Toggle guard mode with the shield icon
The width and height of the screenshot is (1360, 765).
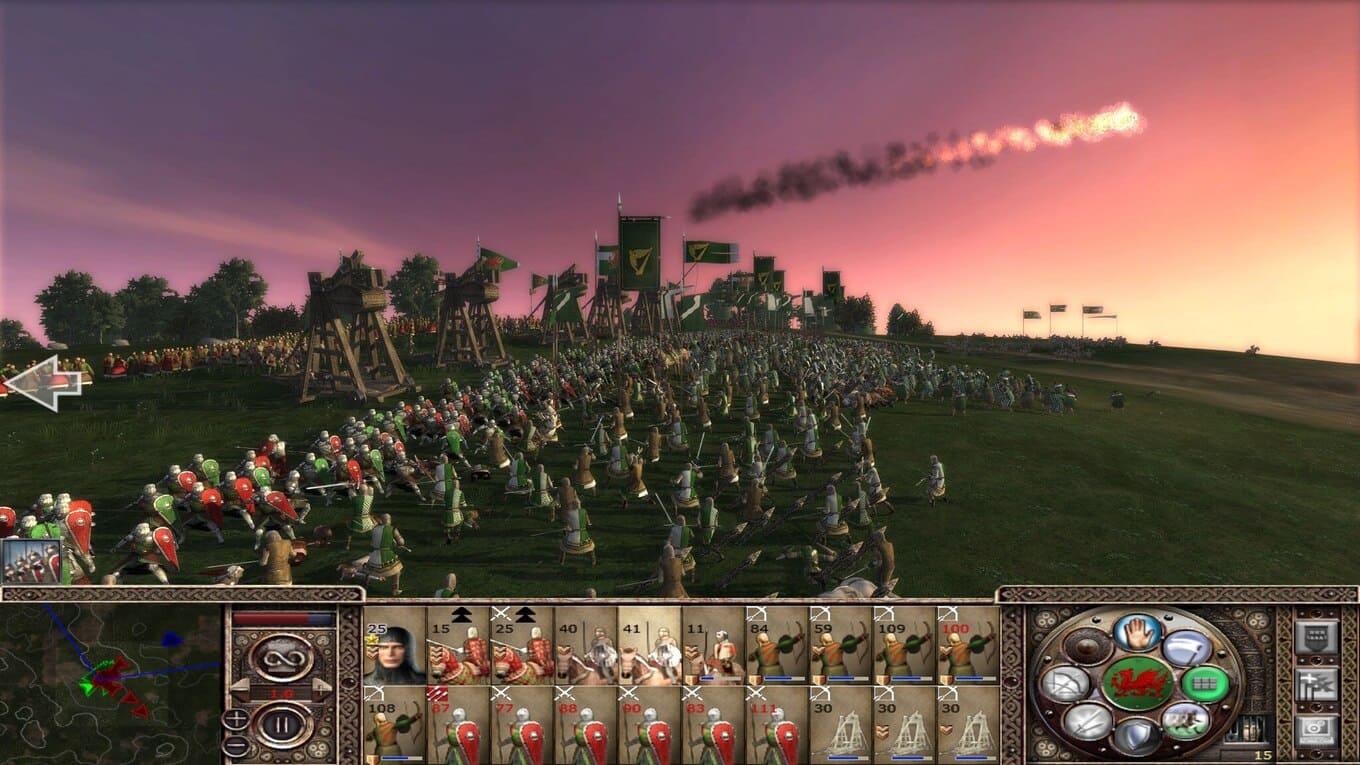point(1137,737)
